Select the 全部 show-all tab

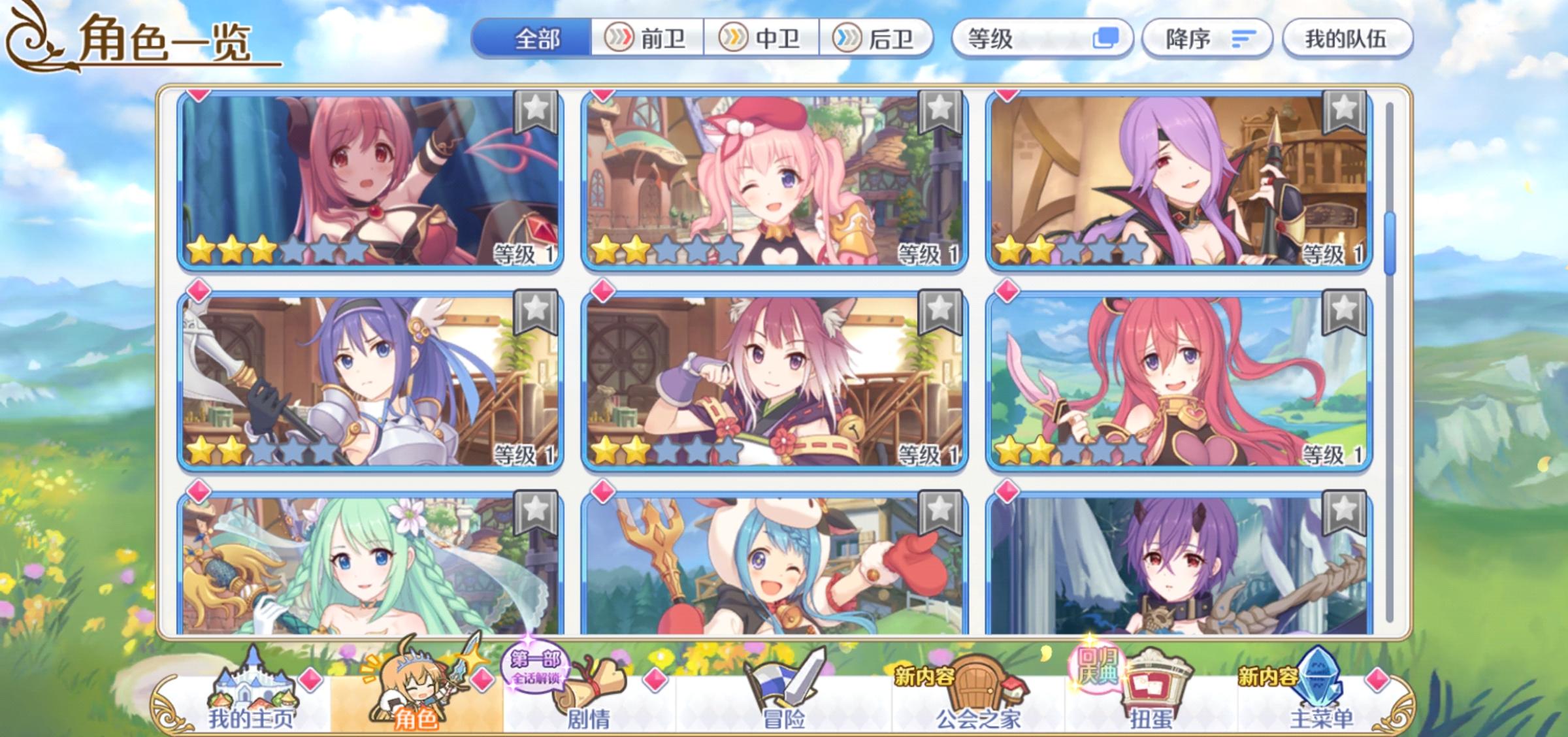[x=536, y=38]
